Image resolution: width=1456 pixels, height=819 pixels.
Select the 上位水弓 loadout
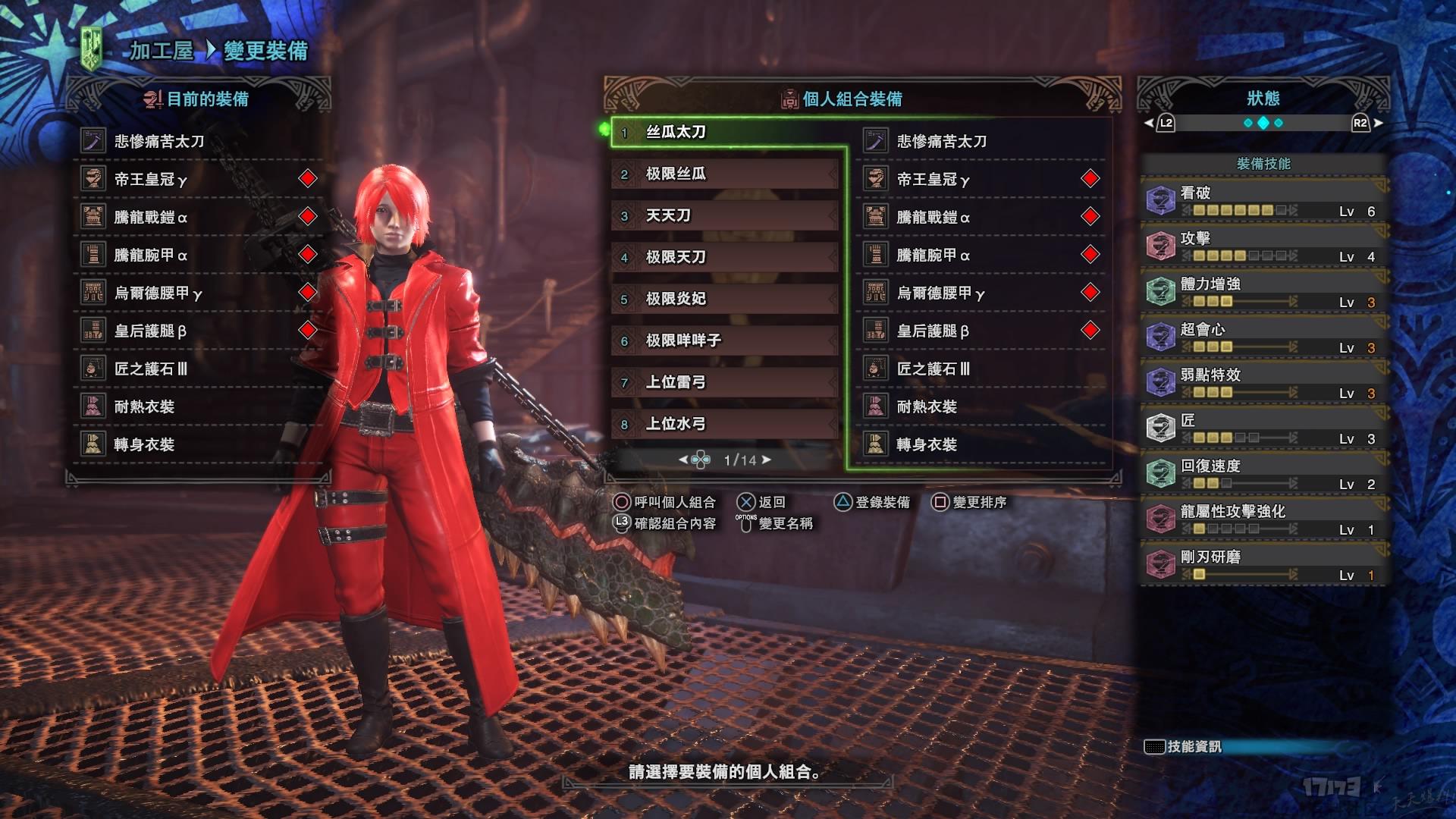tap(725, 424)
